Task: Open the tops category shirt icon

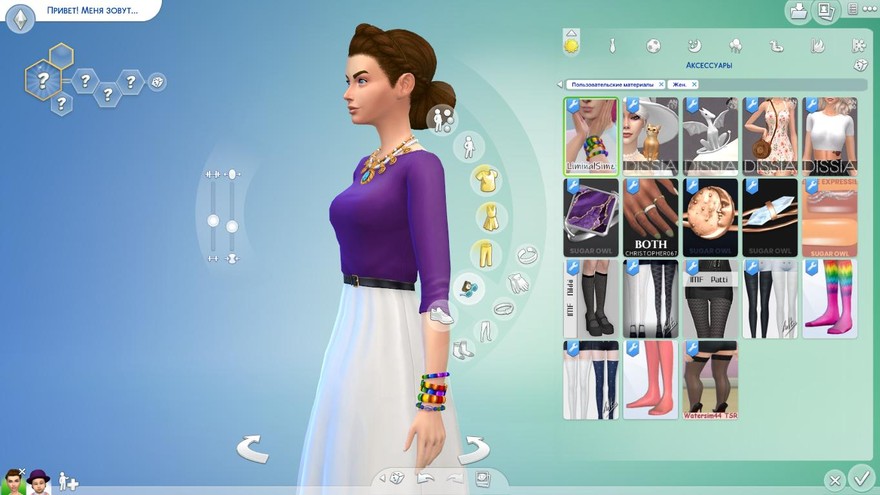Action: (486, 180)
